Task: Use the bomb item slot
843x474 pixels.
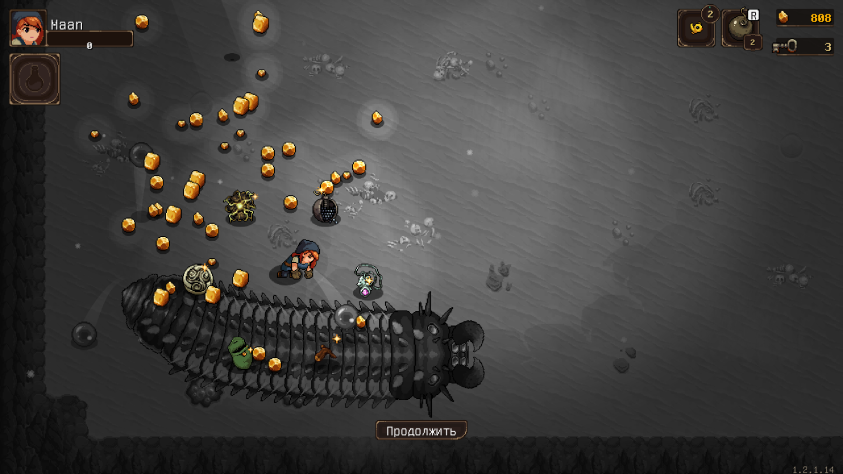Action: tap(740, 28)
